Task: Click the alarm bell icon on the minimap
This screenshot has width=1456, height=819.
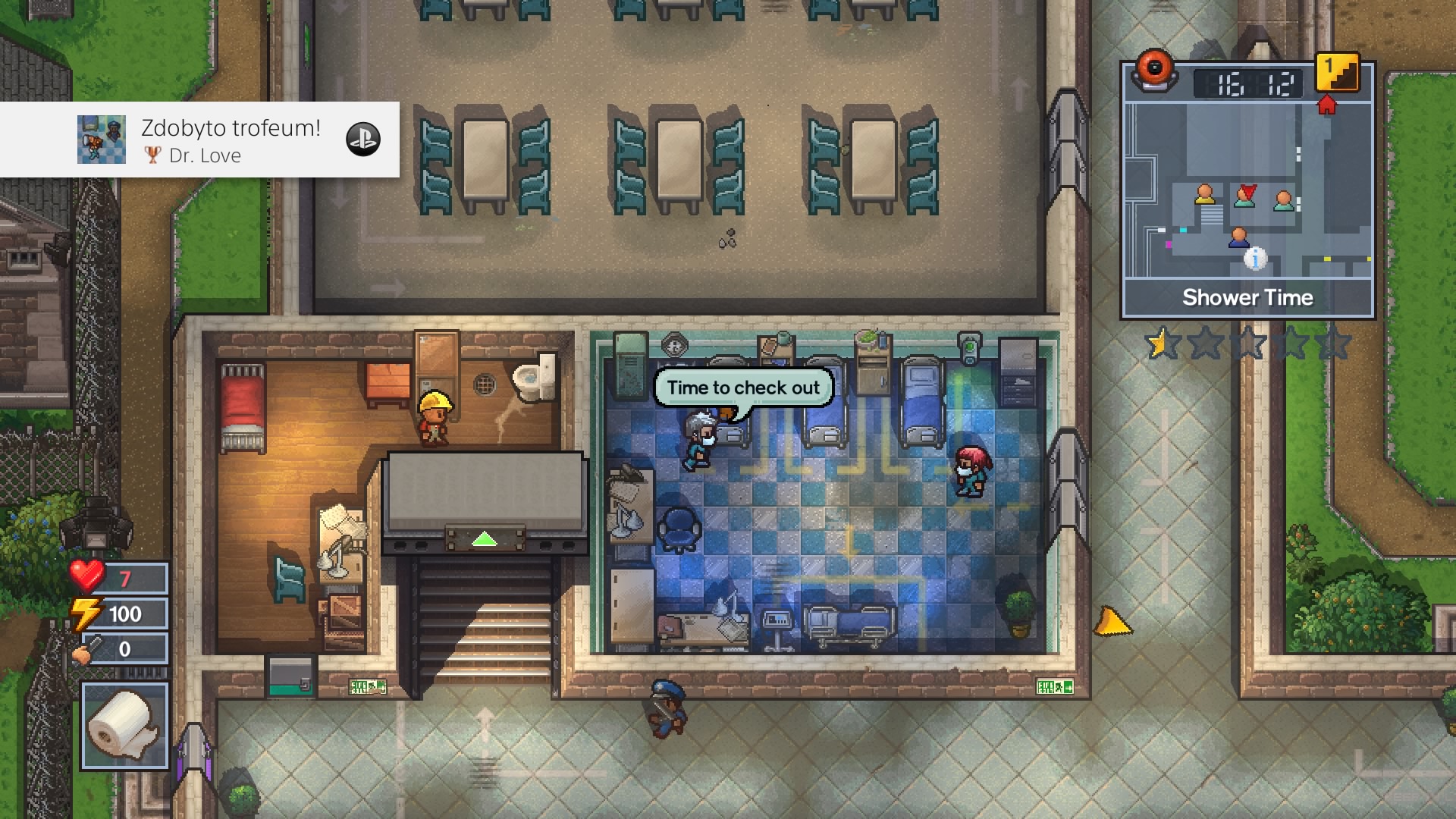Action: pos(1155,68)
